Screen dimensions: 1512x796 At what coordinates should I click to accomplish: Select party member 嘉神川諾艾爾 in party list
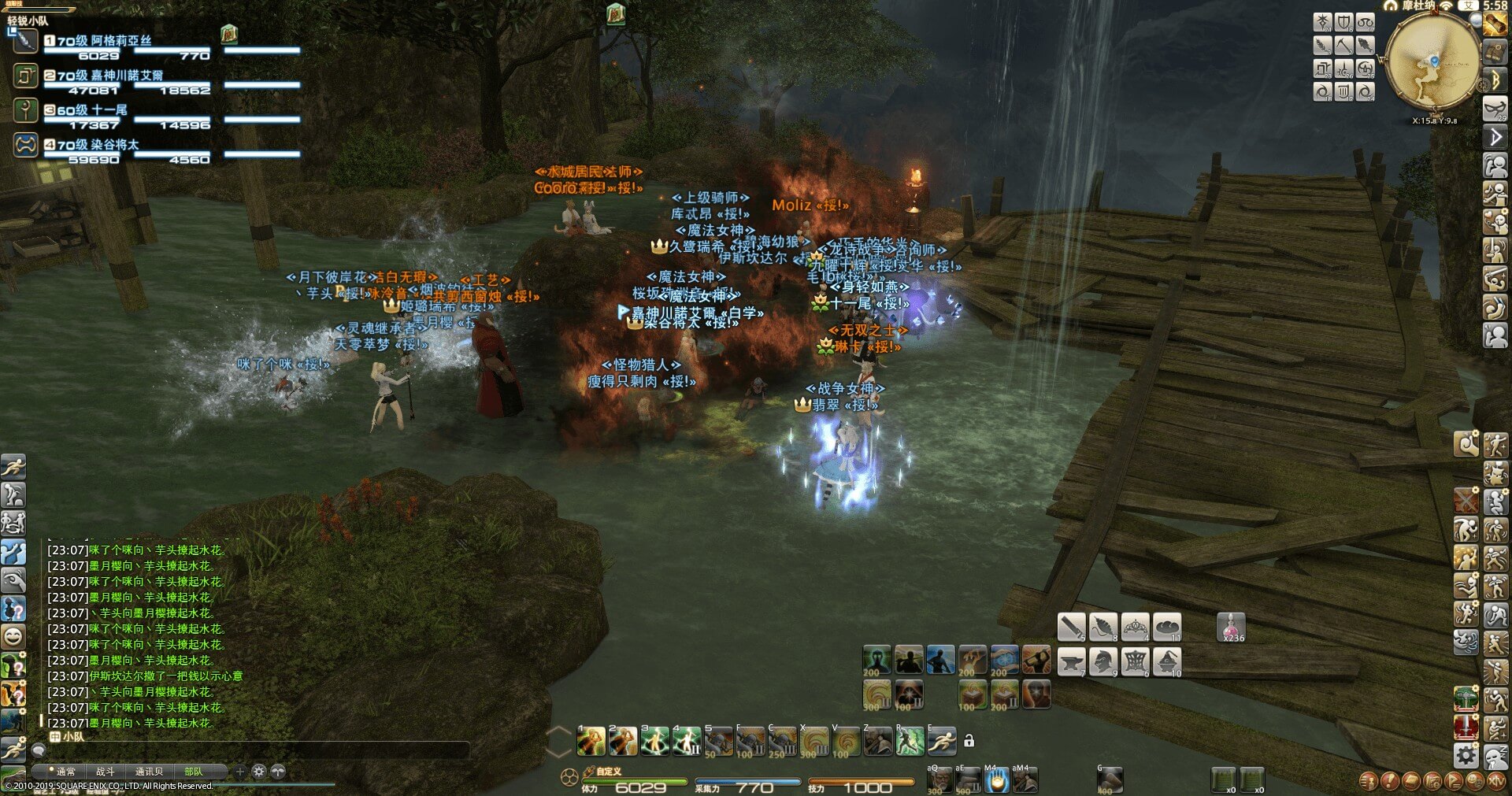(110, 76)
